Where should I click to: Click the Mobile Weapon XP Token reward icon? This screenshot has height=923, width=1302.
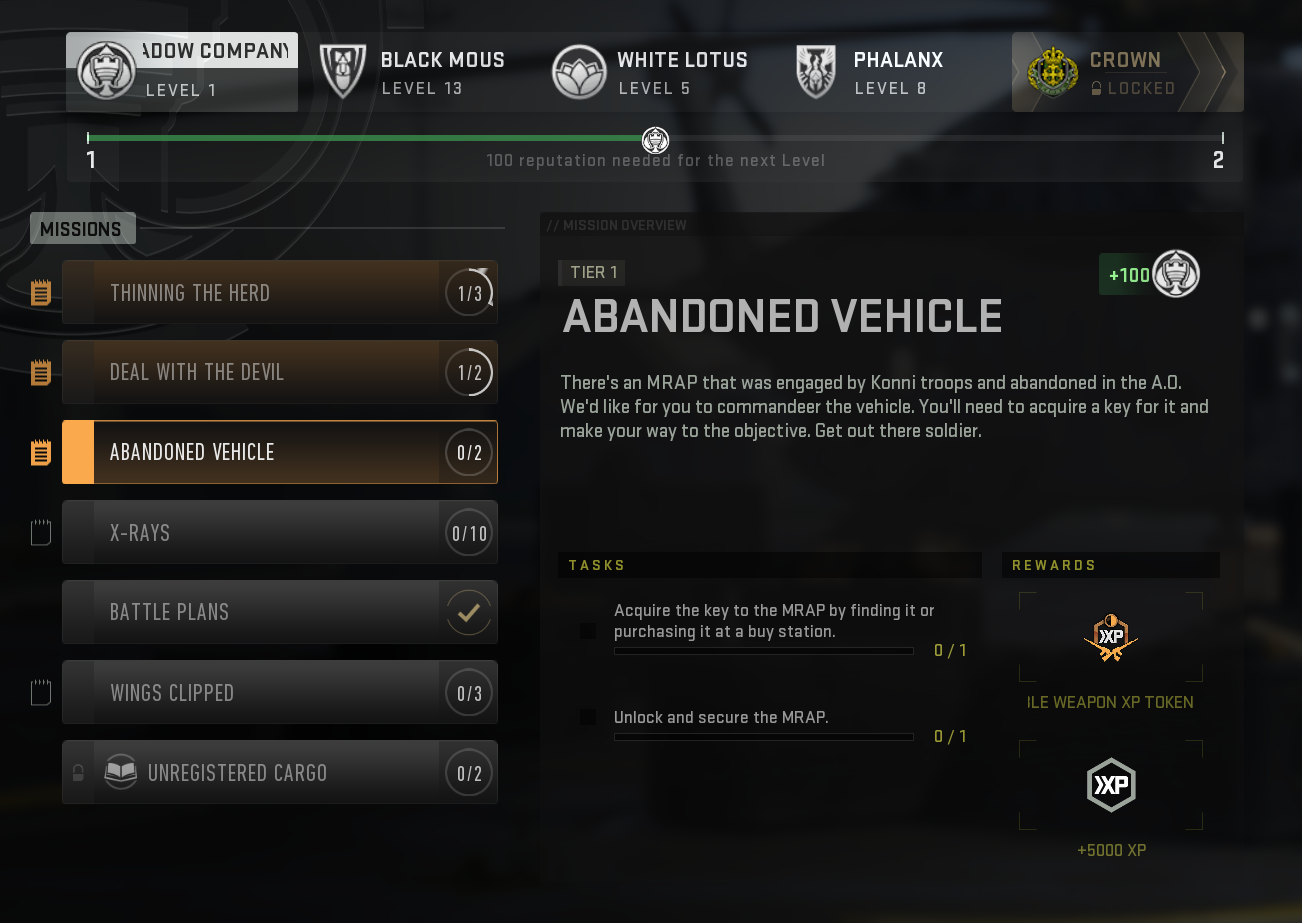click(x=1110, y=637)
